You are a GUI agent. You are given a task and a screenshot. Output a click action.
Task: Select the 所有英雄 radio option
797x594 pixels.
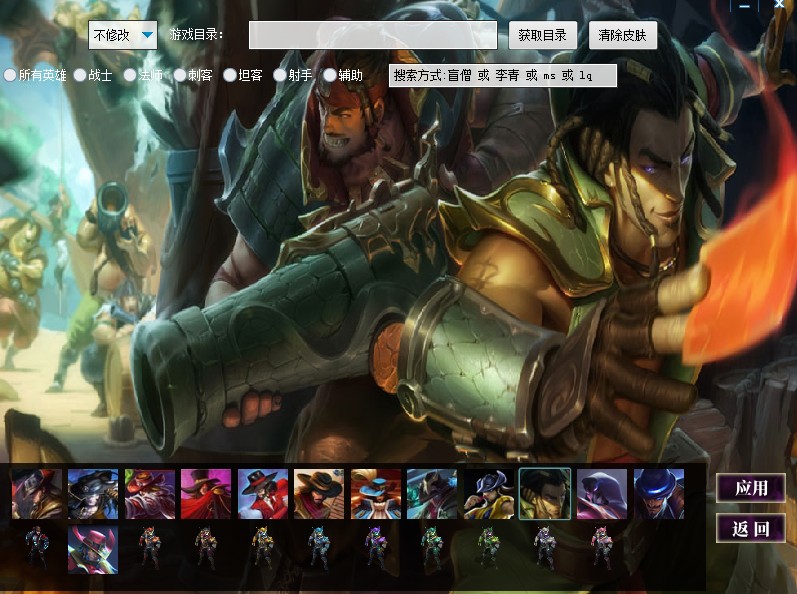tap(11, 75)
